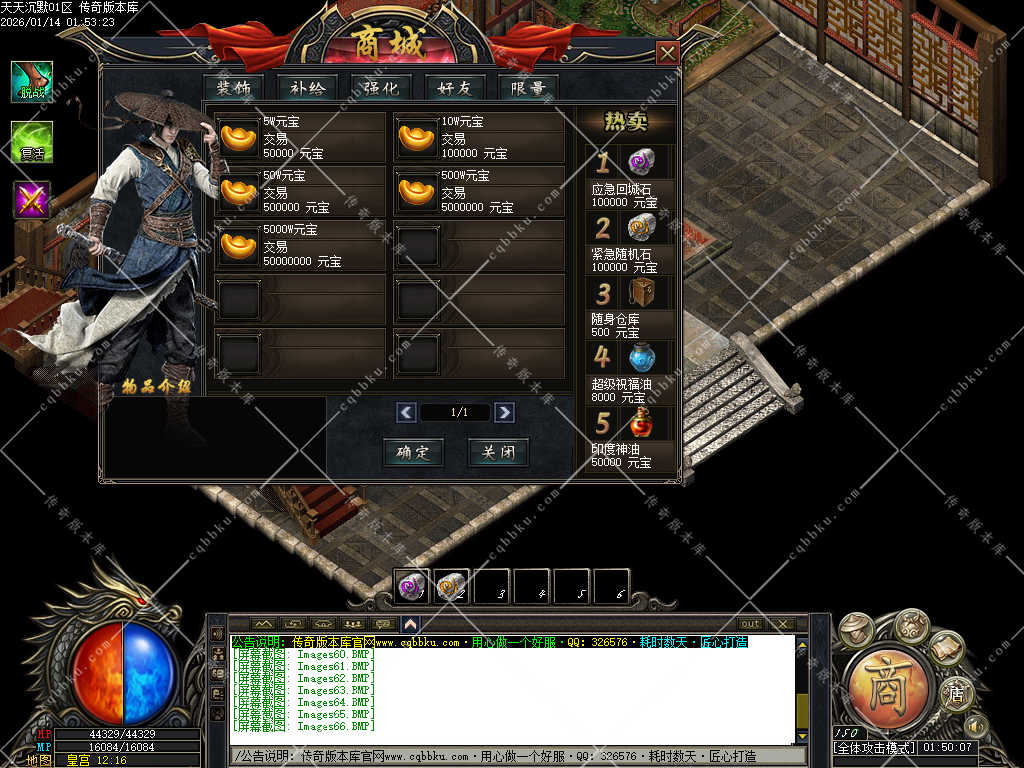This screenshot has height=768, width=1024.
Task: Click the 确定 confirm button
Action: pos(413,452)
